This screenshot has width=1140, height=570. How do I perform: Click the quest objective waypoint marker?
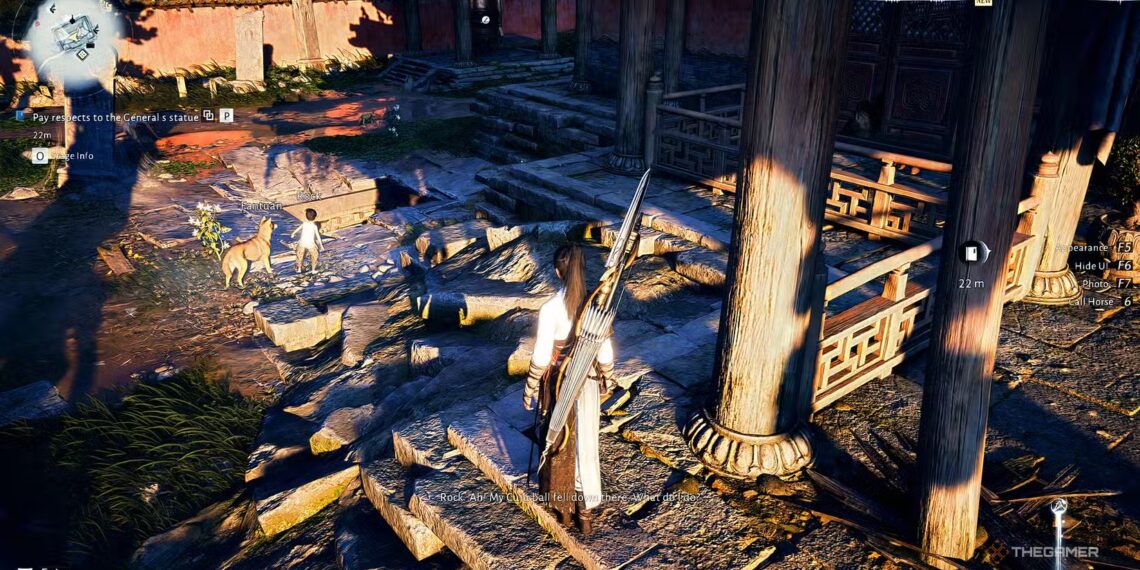973,253
